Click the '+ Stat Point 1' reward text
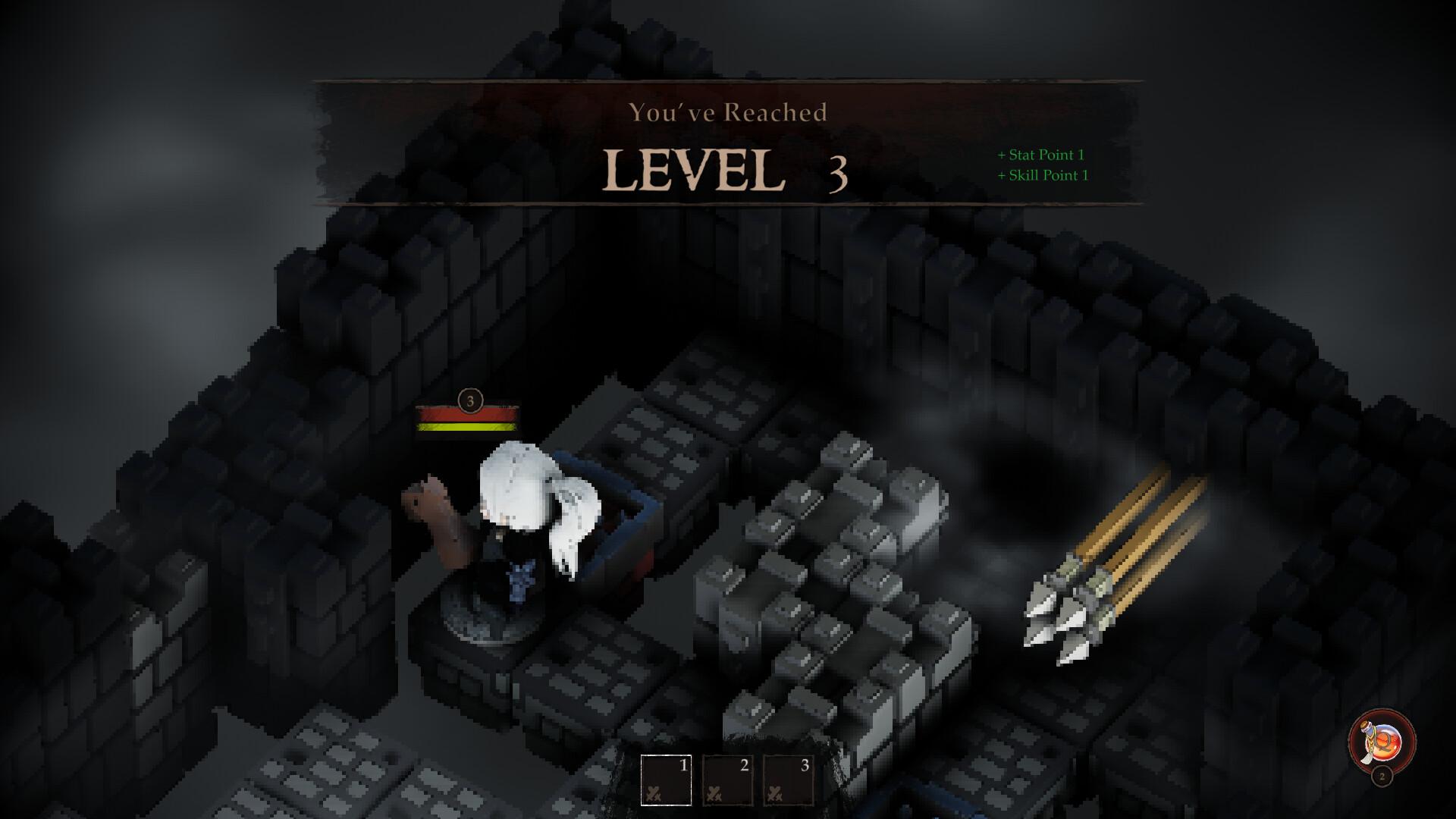 (x=1041, y=155)
